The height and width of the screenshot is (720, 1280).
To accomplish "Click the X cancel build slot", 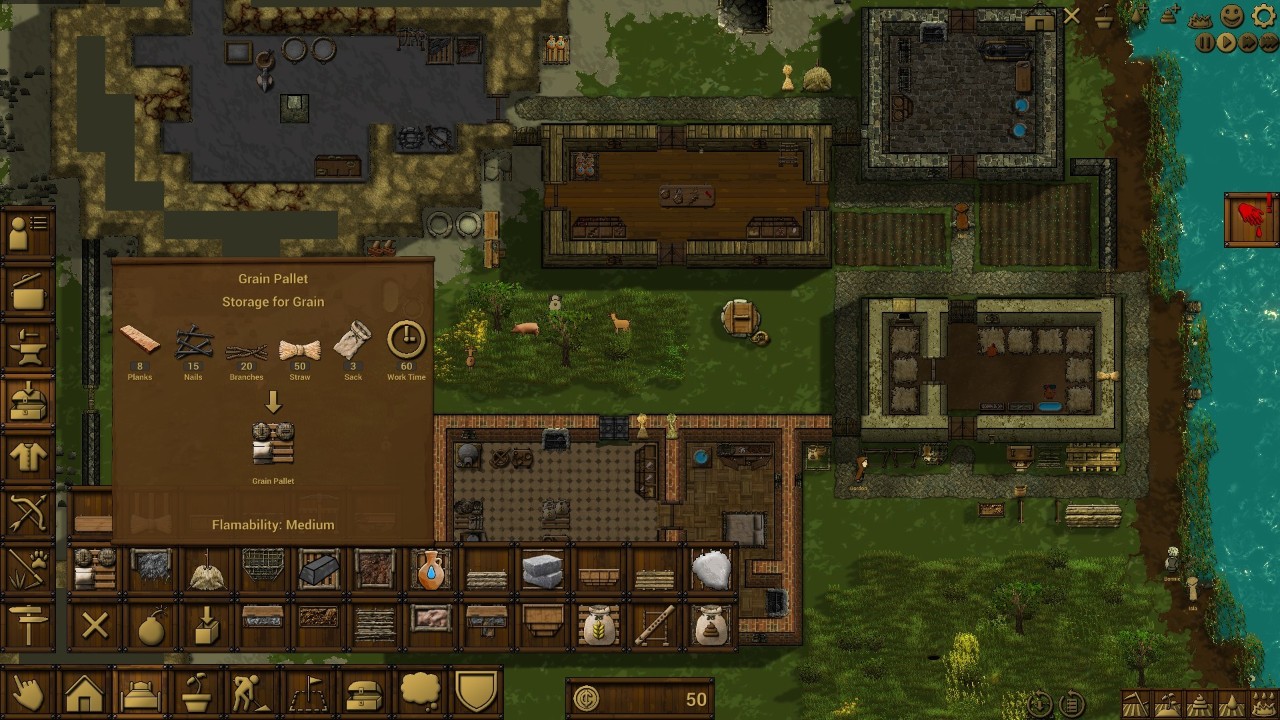I will coord(95,626).
